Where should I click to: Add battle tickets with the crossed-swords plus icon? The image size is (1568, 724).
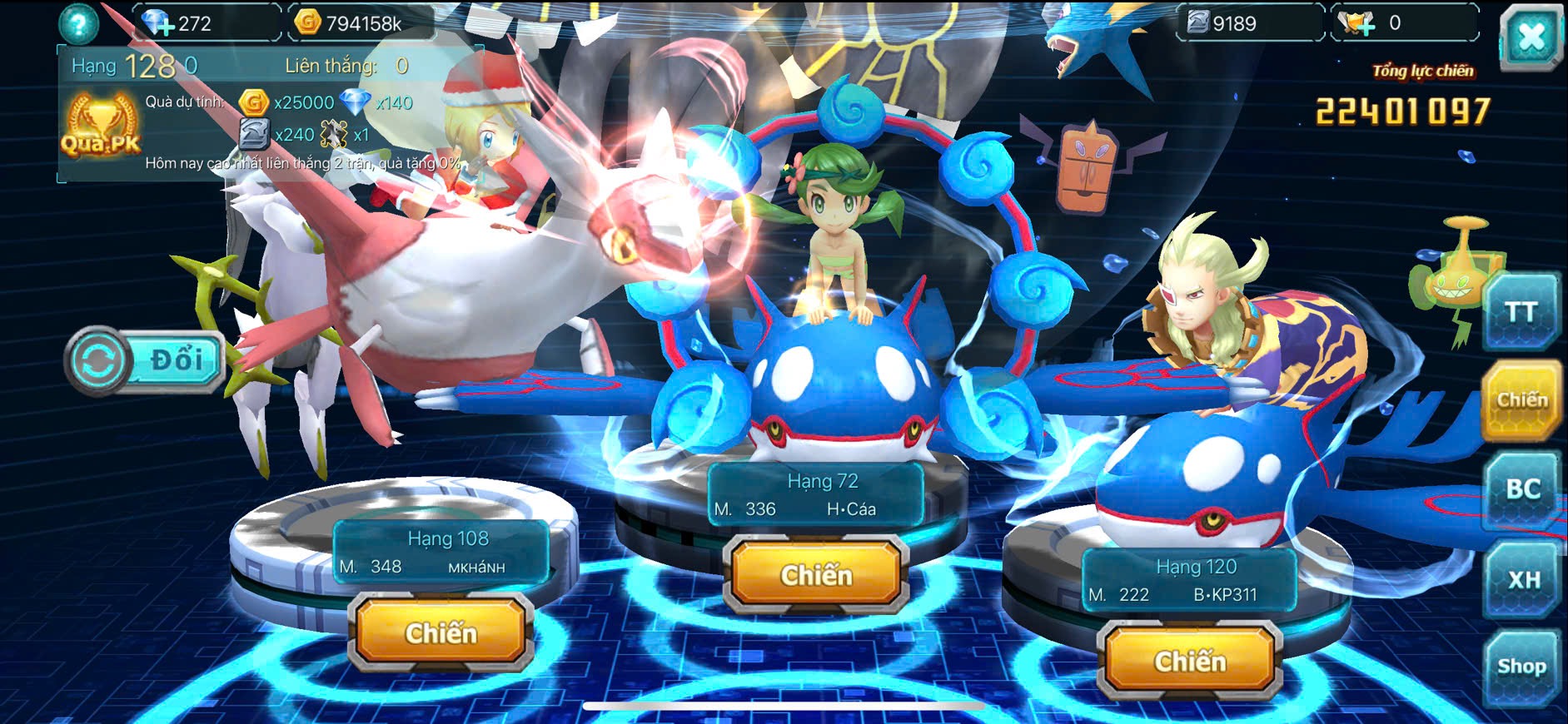[x=1357, y=23]
